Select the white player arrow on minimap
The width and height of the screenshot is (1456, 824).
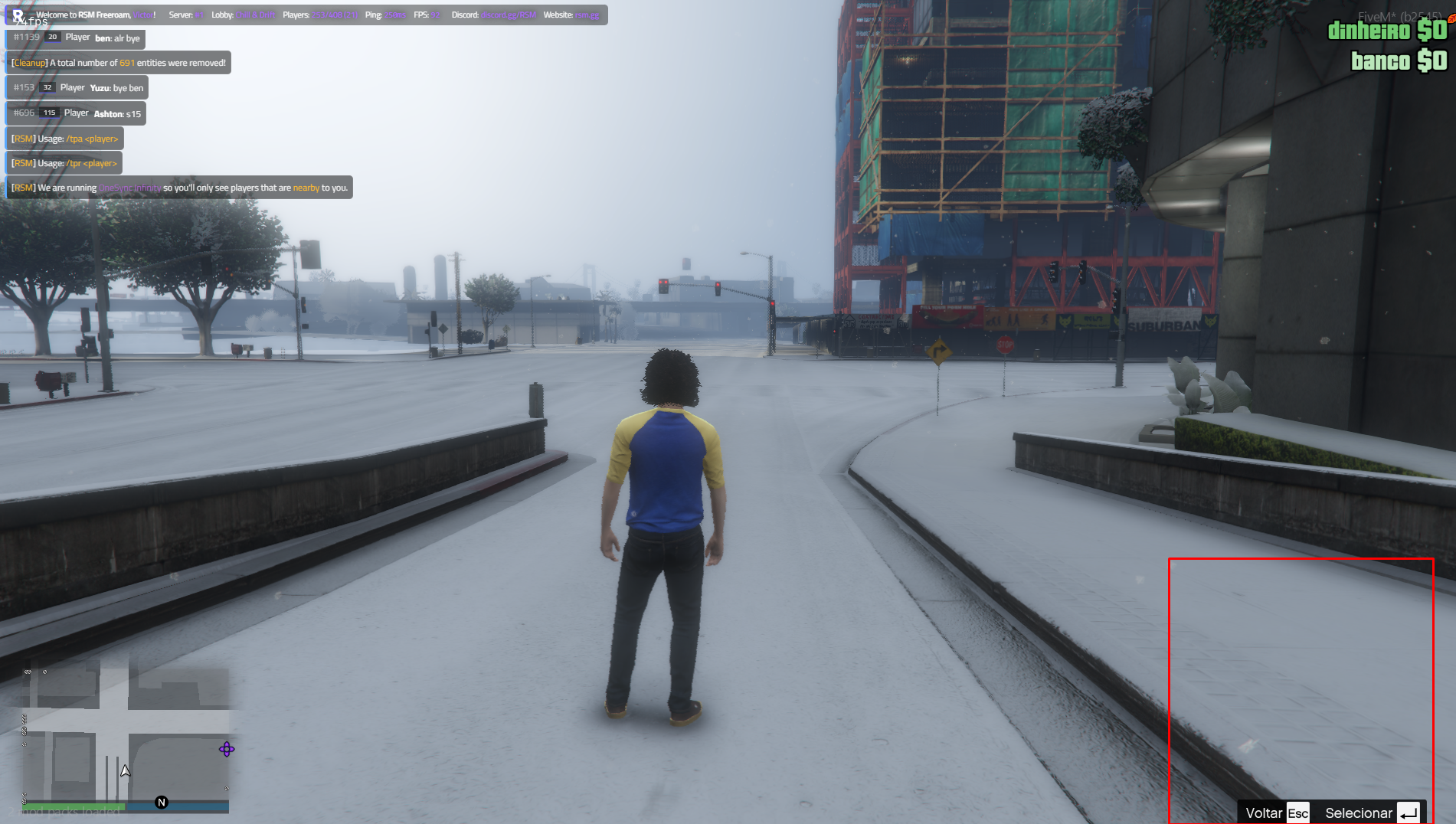[126, 771]
